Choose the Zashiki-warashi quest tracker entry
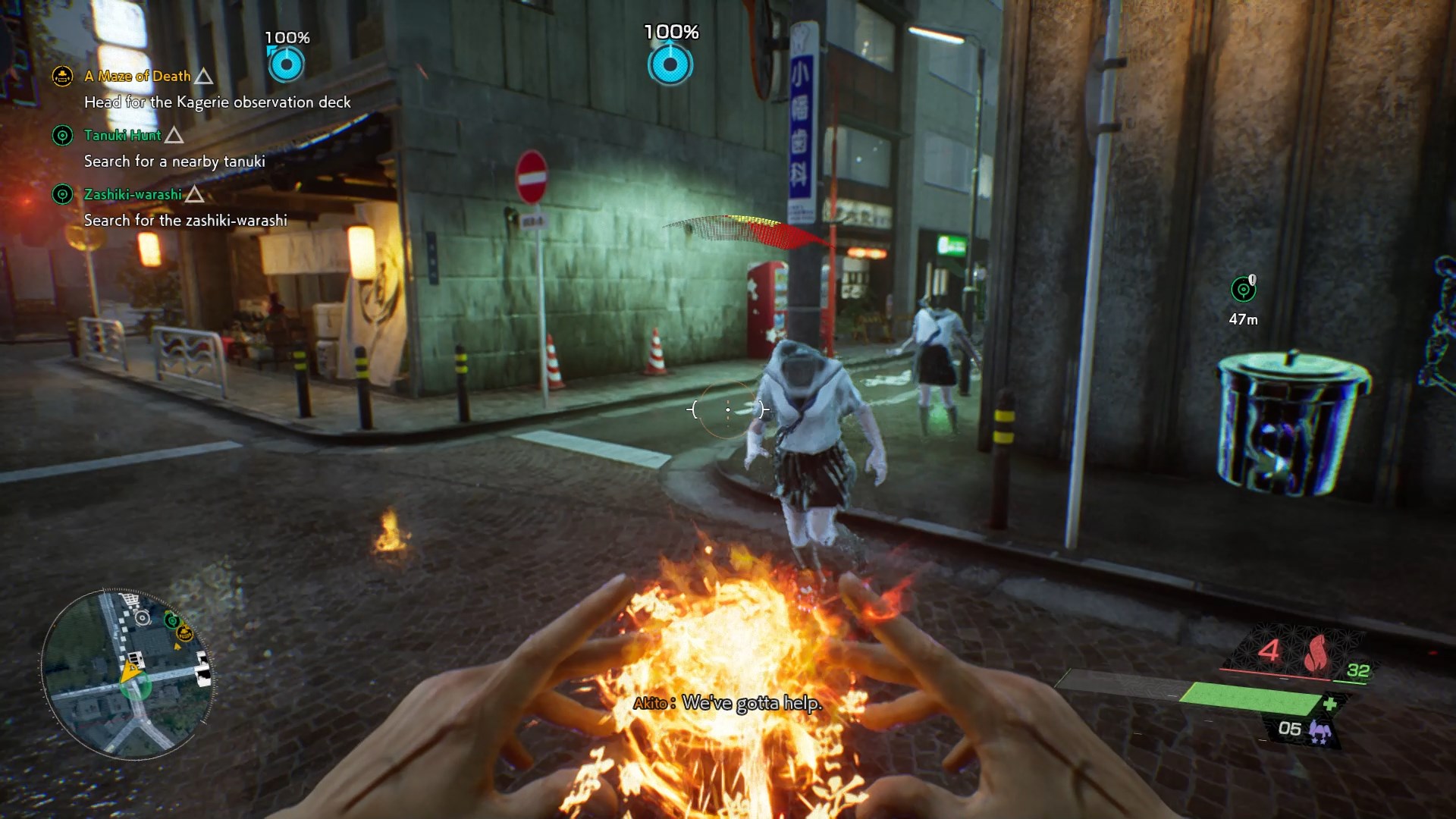 (133, 194)
